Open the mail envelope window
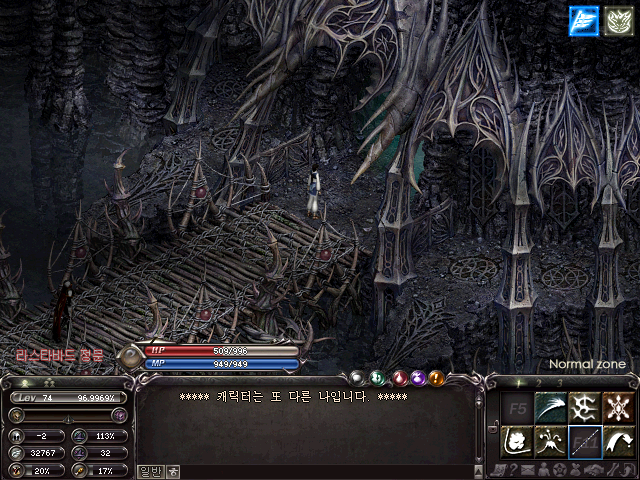Screen dimensions: 640x480 click(x=527, y=470)
